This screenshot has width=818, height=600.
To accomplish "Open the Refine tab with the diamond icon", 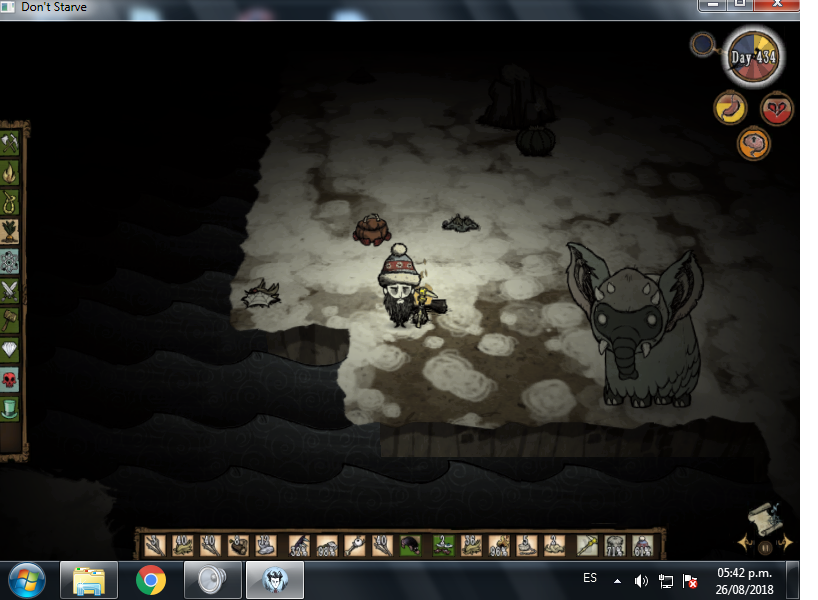I will pyautogui.click(x=11, y=349).
